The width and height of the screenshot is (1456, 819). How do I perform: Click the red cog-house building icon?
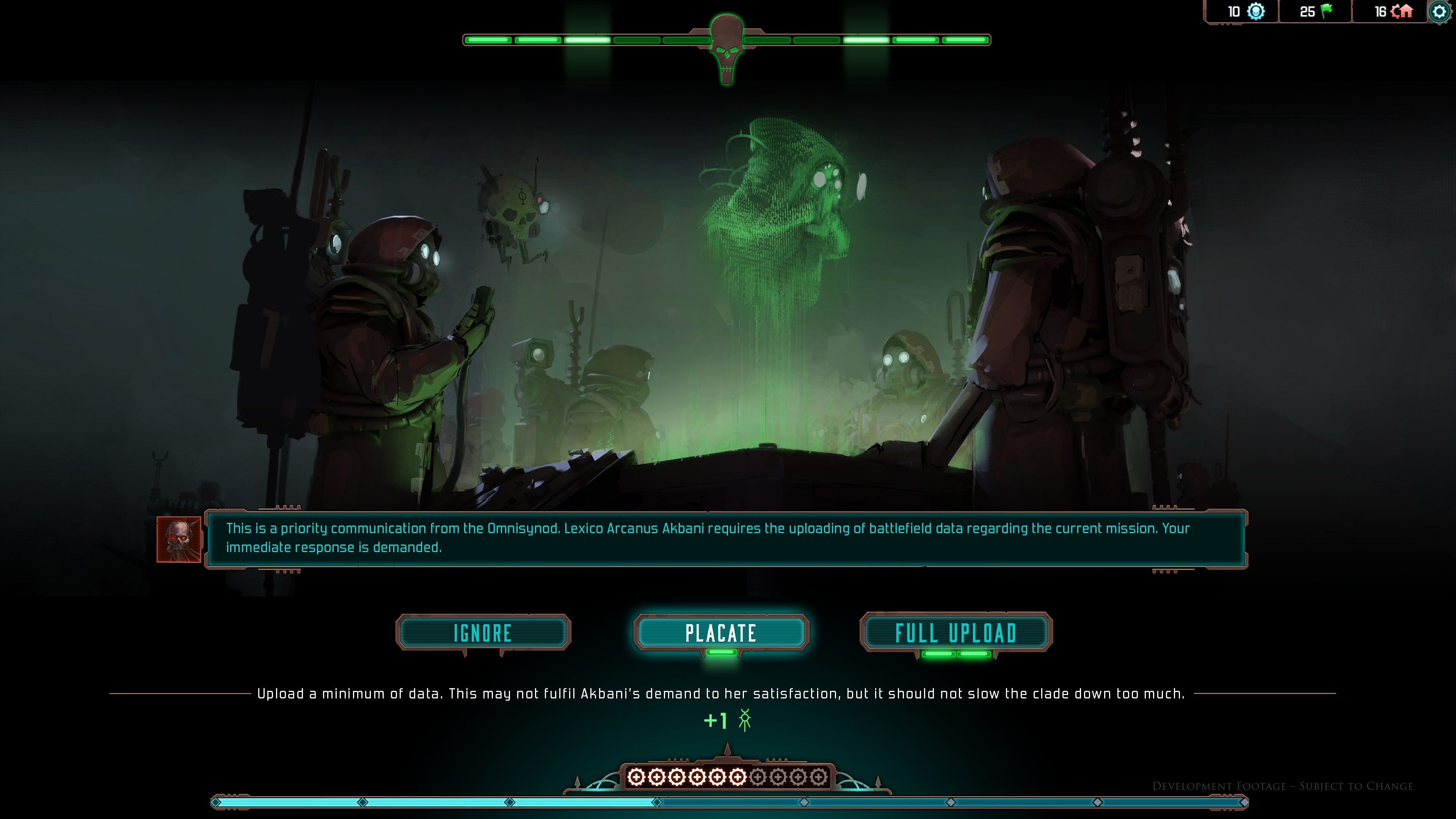[x=1403, y=11]
